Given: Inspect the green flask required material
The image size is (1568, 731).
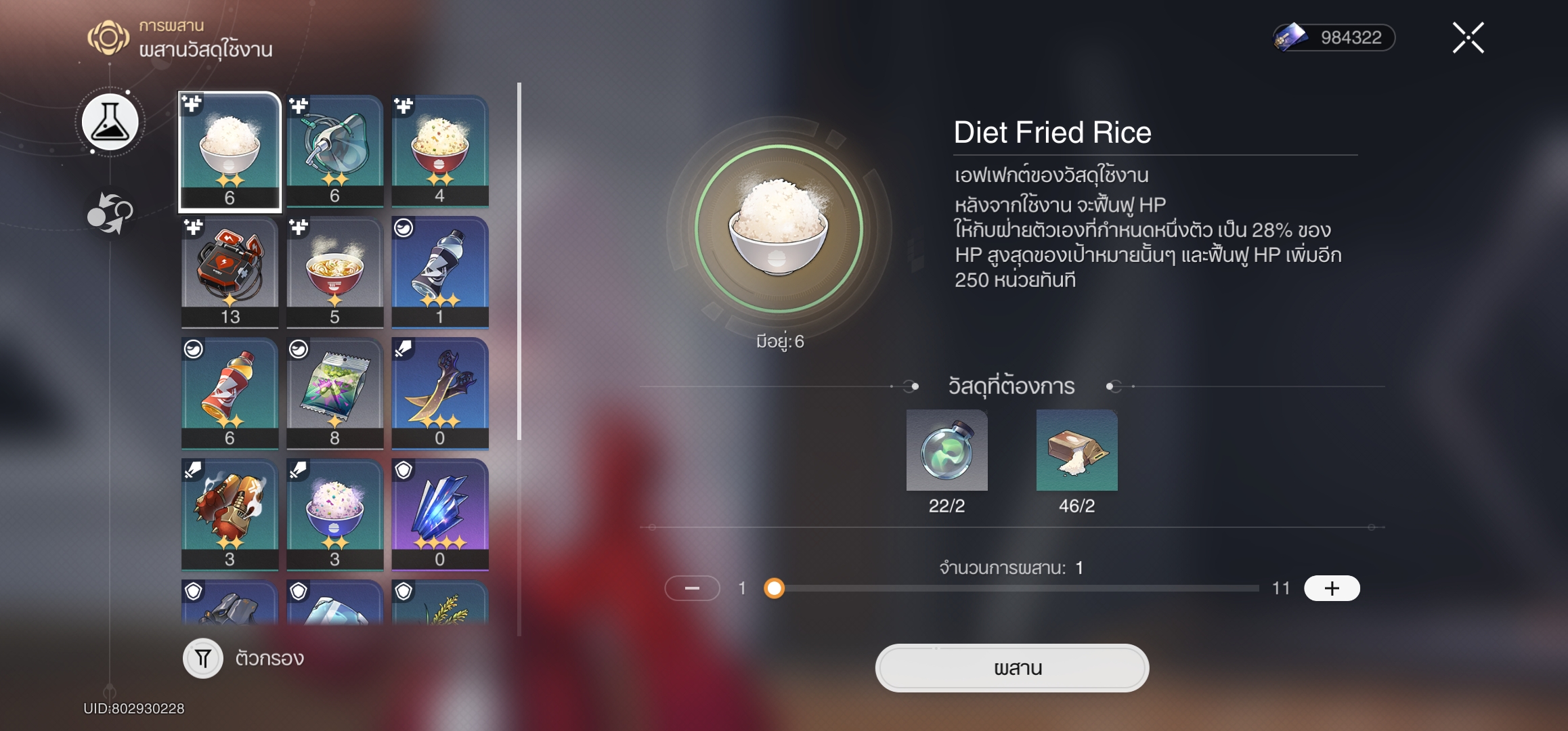Looking at the screenshot, I should pyautogui.click(x=946, y=450).
